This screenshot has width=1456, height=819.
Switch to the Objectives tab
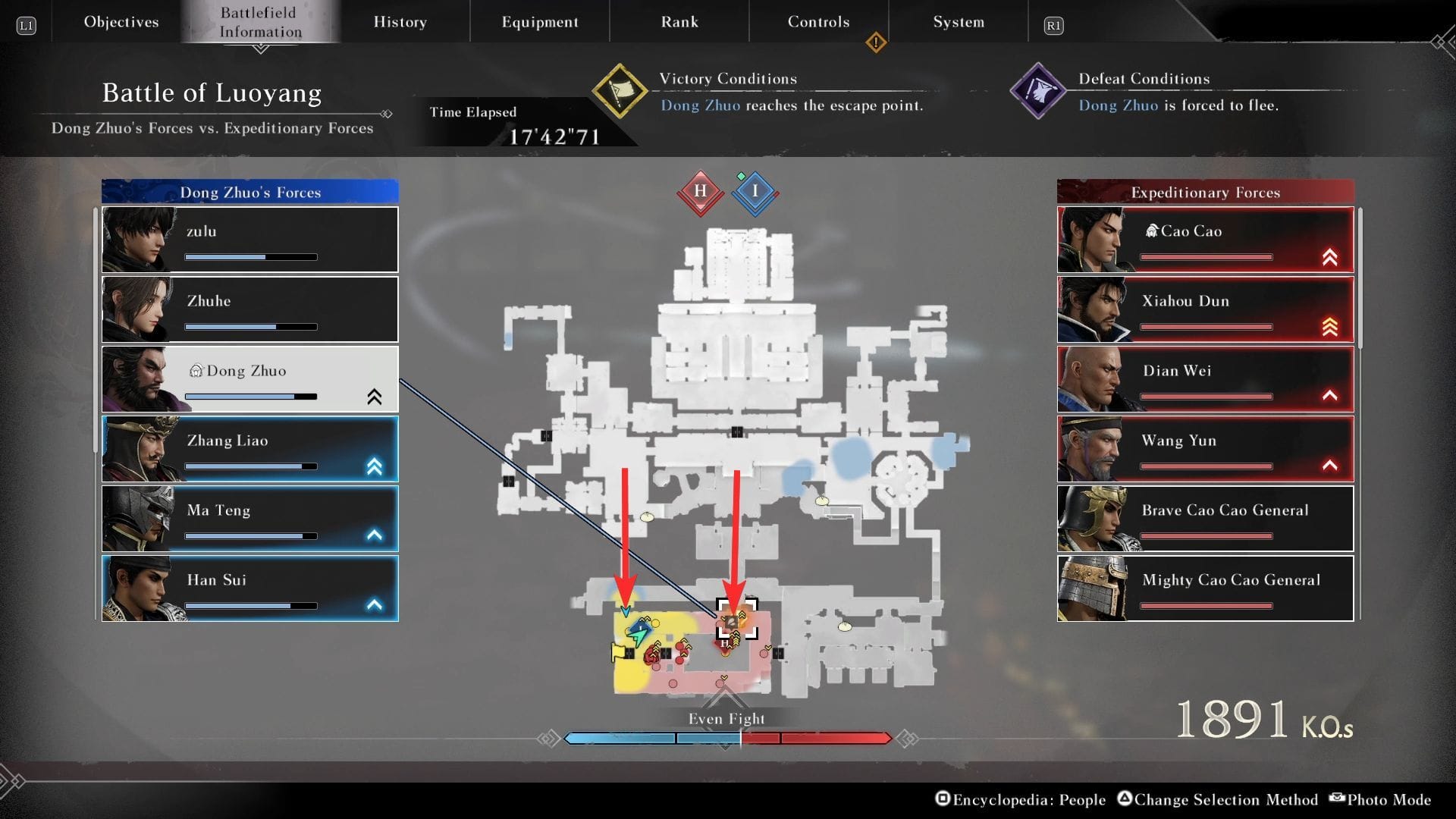pos(121,22)
